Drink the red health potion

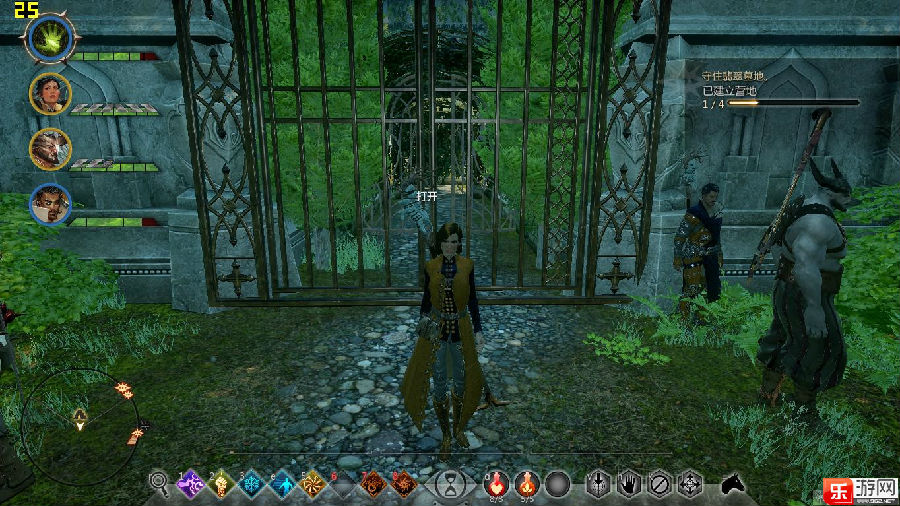(x=495, y=485)
